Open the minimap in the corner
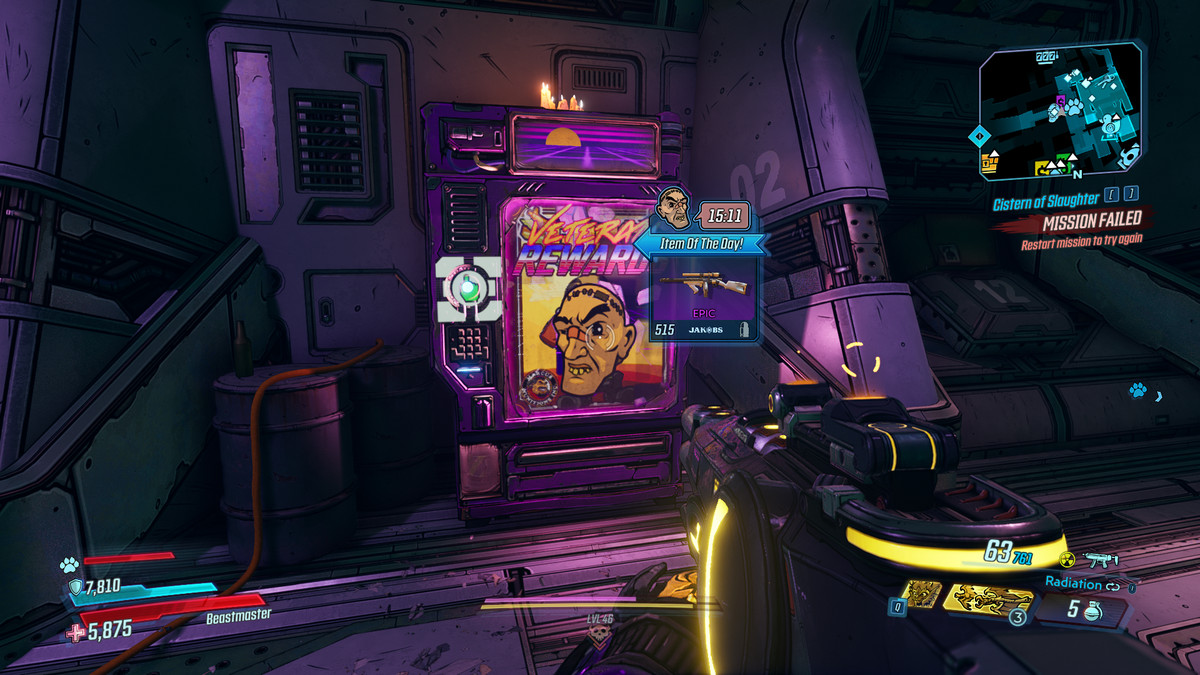The image size is (1200, 675). click(1060, 110)
